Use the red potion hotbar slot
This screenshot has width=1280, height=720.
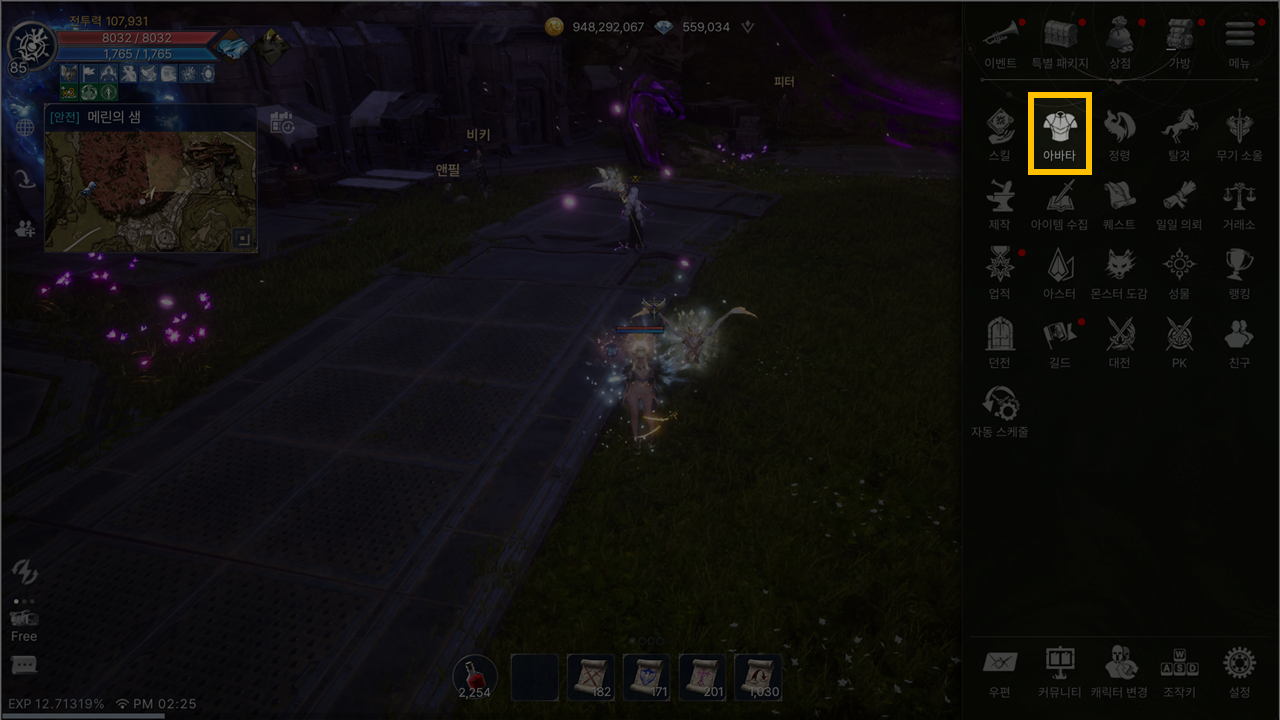(x=475, y=676)
